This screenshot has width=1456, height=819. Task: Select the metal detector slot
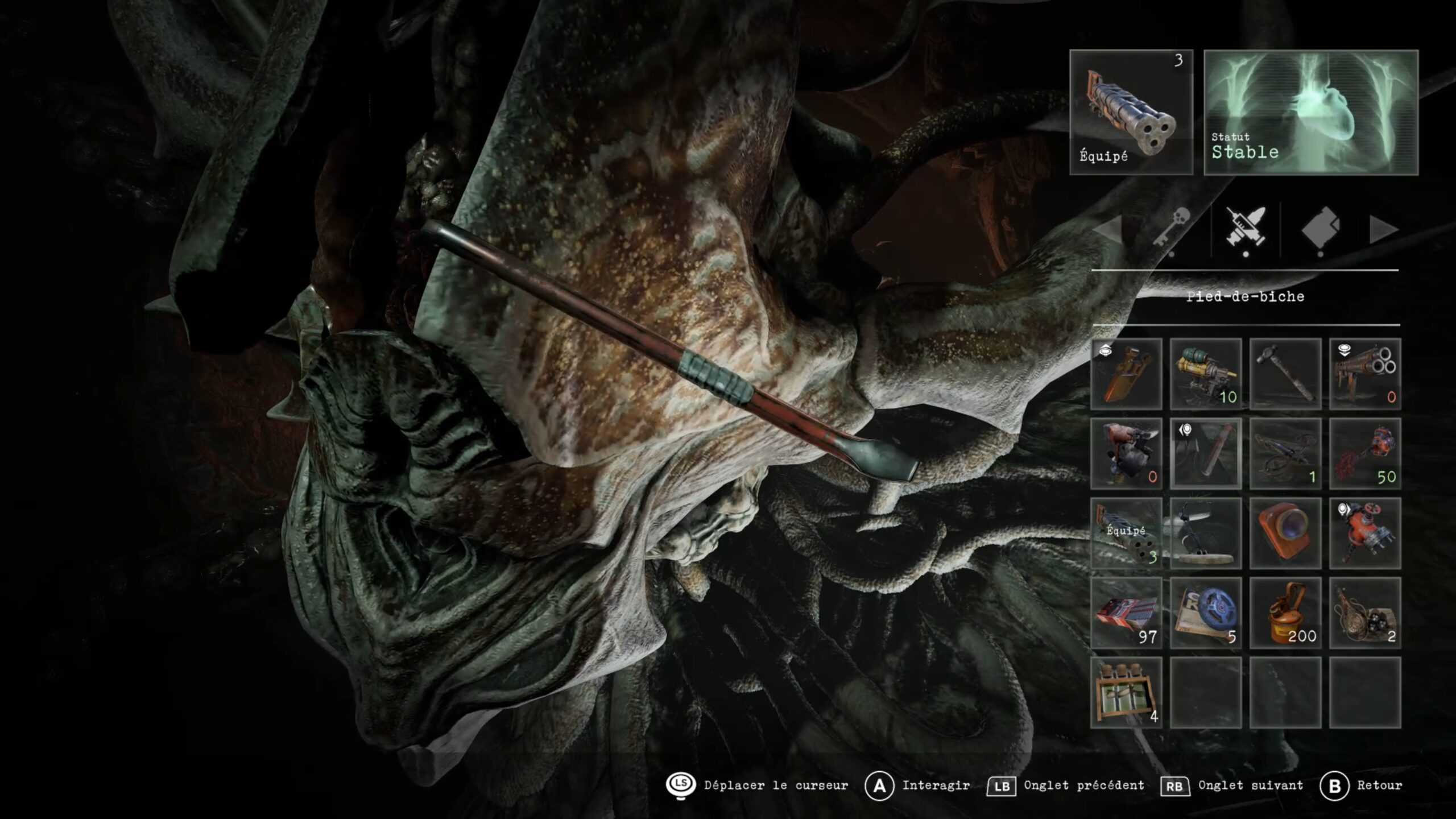pos(1206,533)
